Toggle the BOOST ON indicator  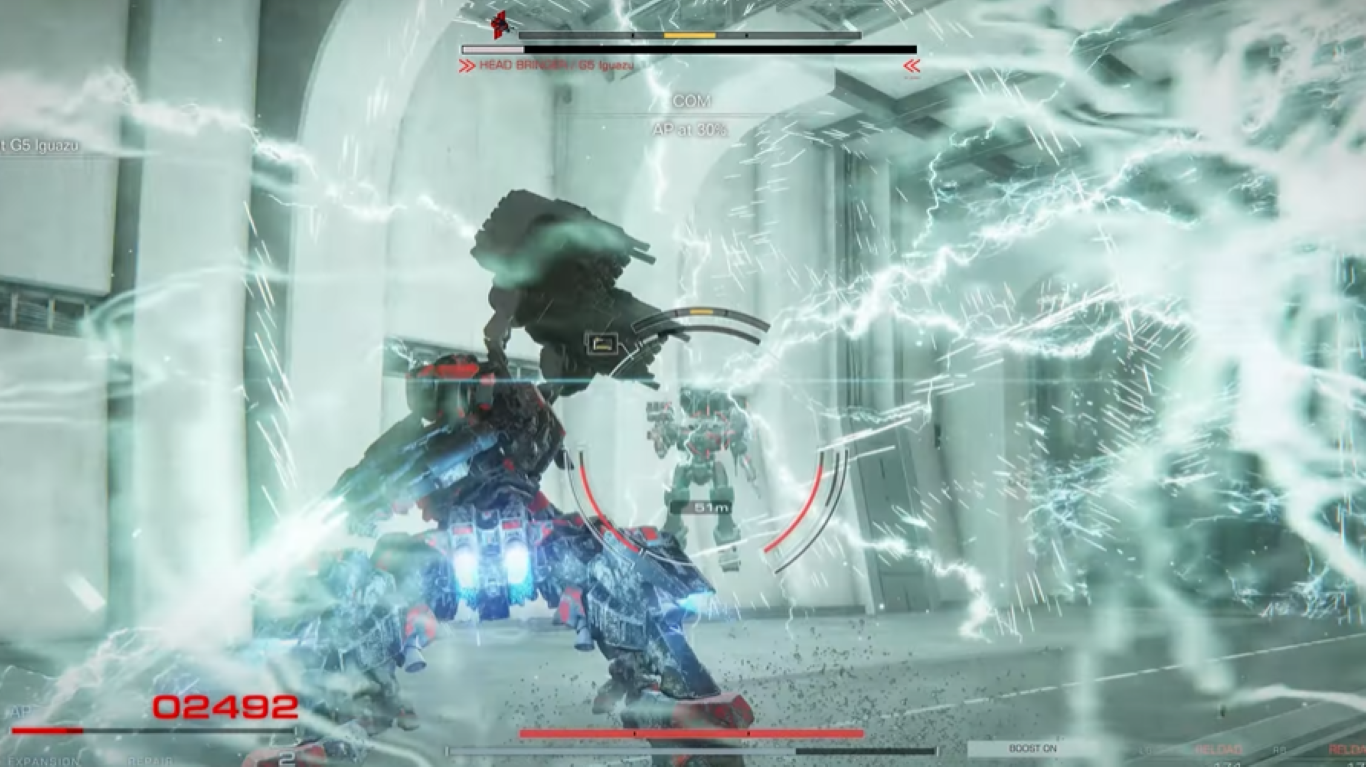(1031, 748)
